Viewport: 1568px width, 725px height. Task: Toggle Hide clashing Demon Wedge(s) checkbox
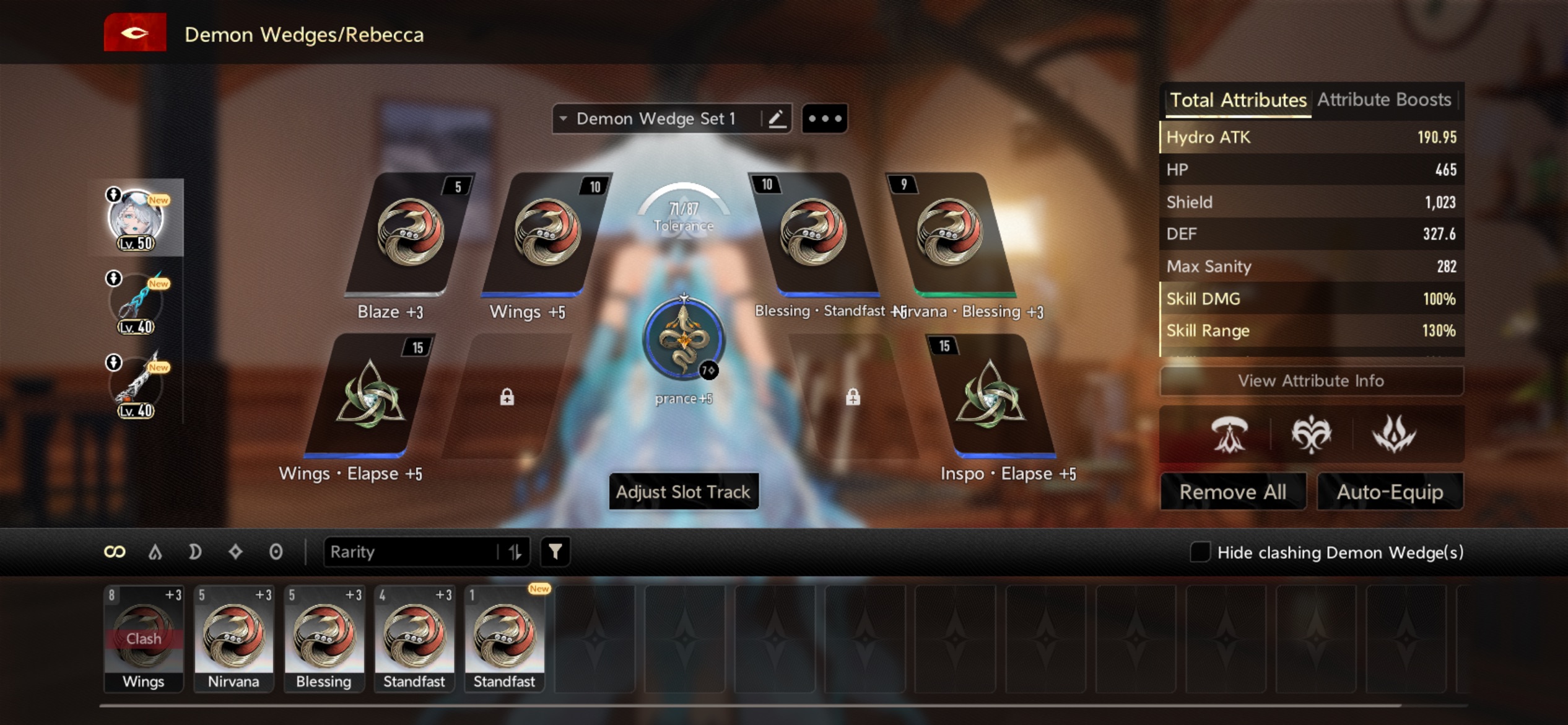1200,551
